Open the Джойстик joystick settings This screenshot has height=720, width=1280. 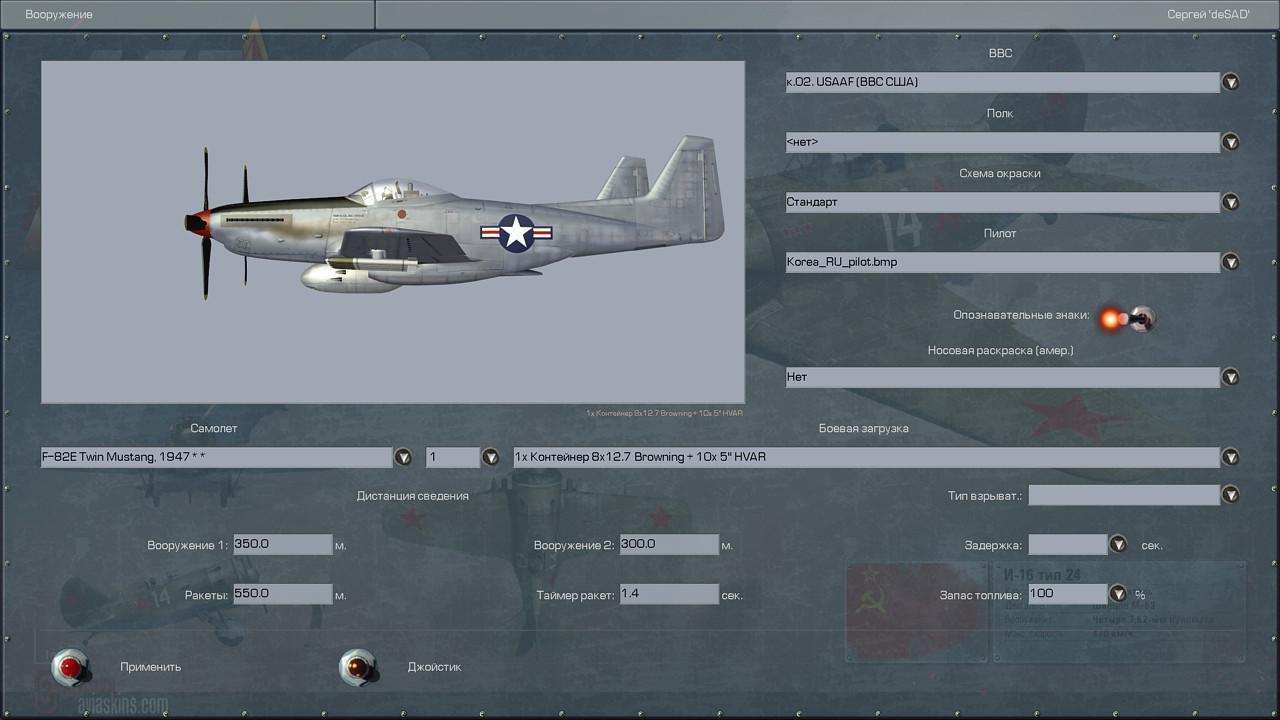pyautogui.click(x=357, y=666)
